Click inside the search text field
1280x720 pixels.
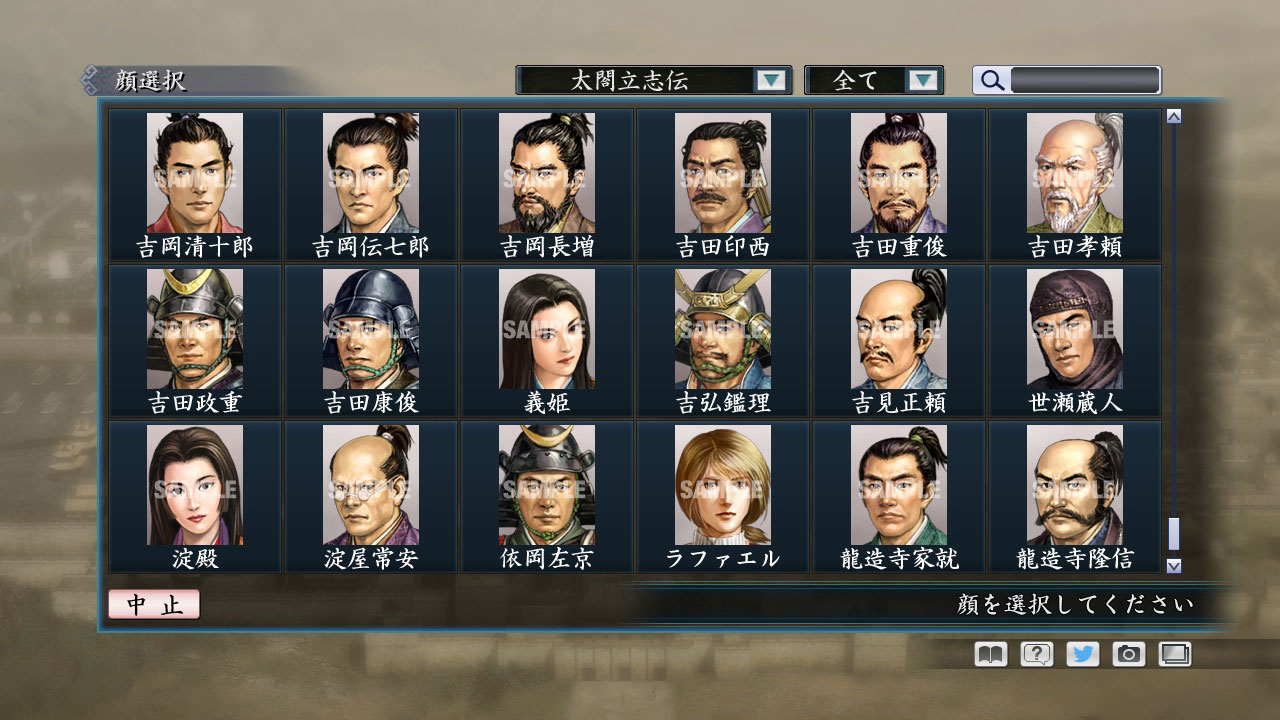coord(1085,80)
